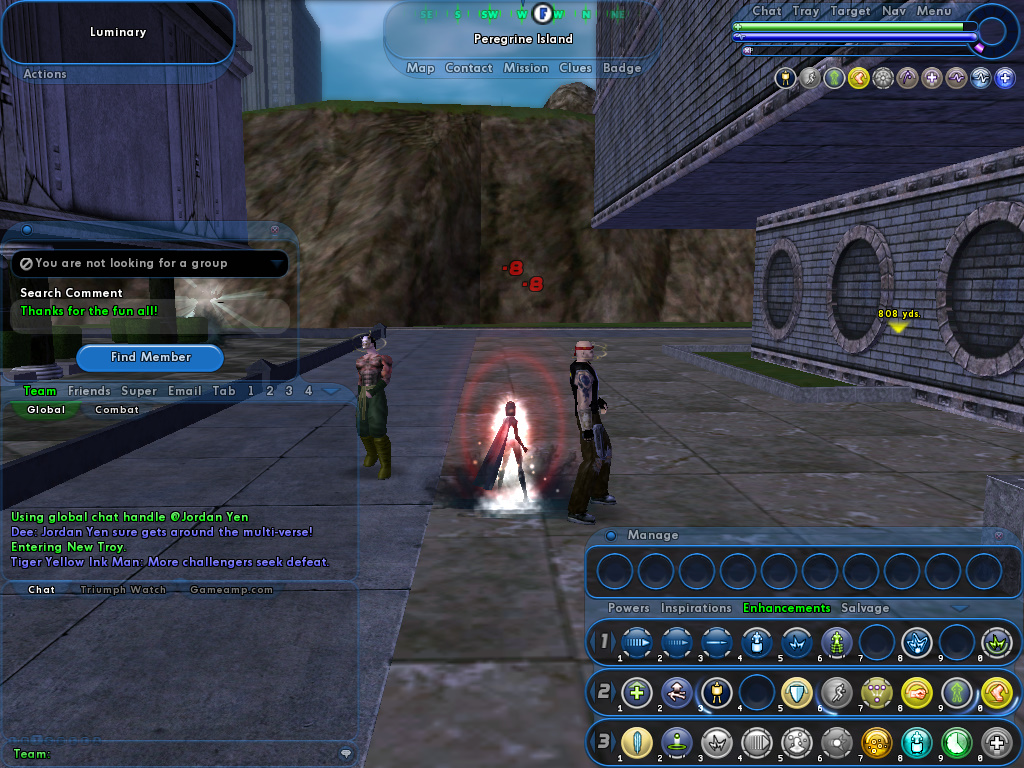This screenshot has width=1024, height=768.
Task: Open the Contact window
Action: [469, 68]
